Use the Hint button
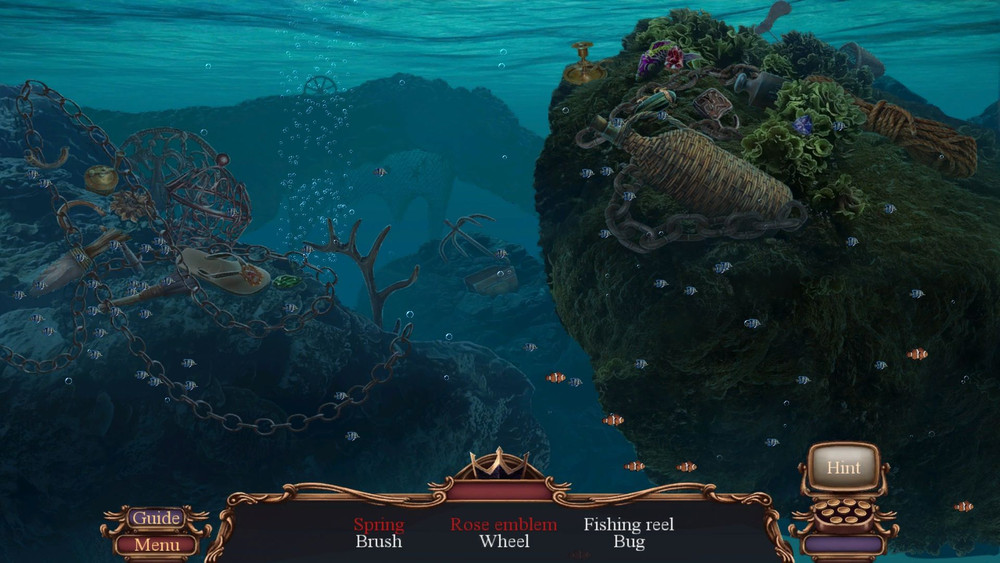The width and height of the screenshot is (1000, 563). [843, 468]
